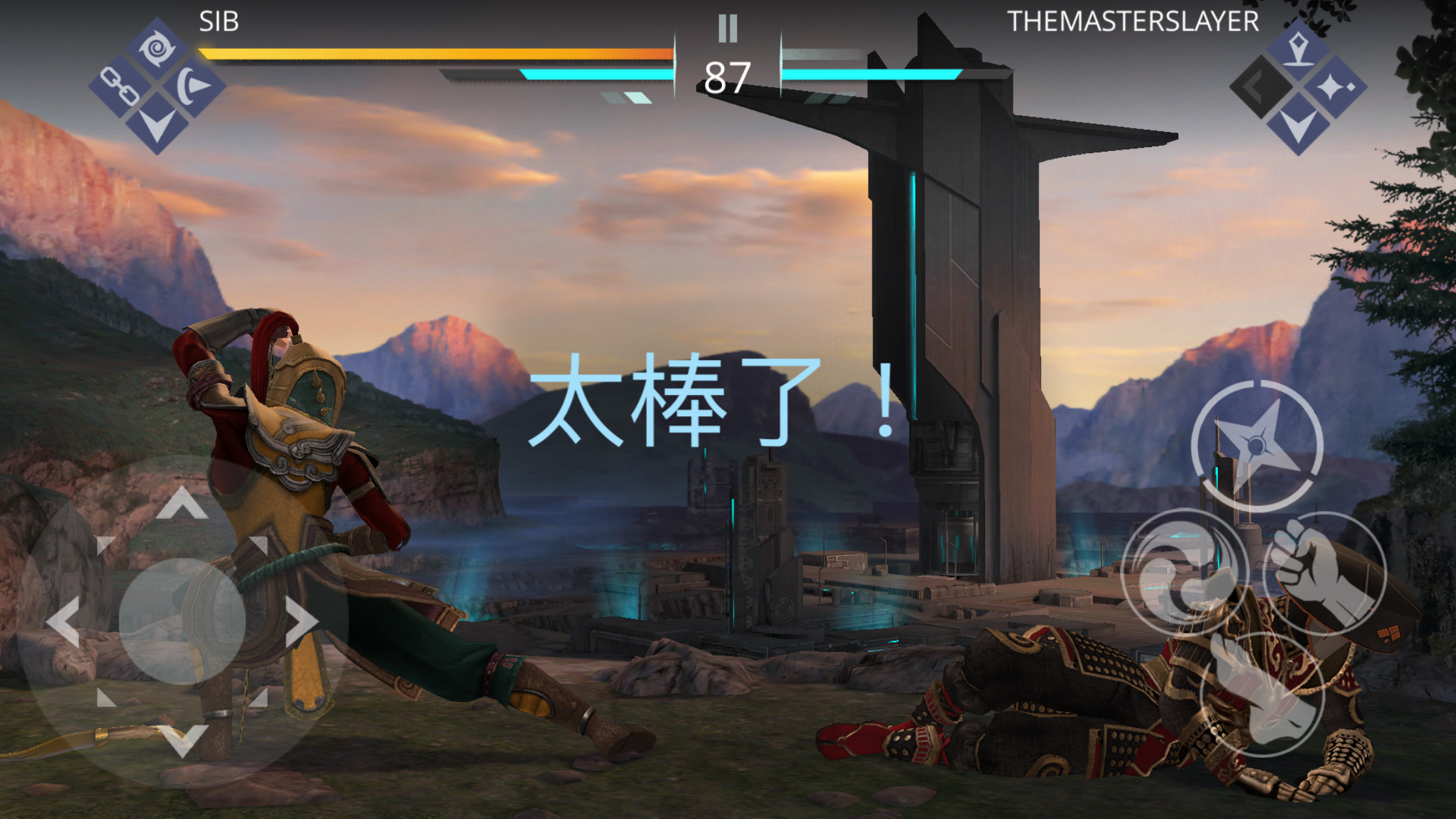Select SIB's chain link perk icon
The height and width of the screenshot is (819, 1456).
[121, 86]
